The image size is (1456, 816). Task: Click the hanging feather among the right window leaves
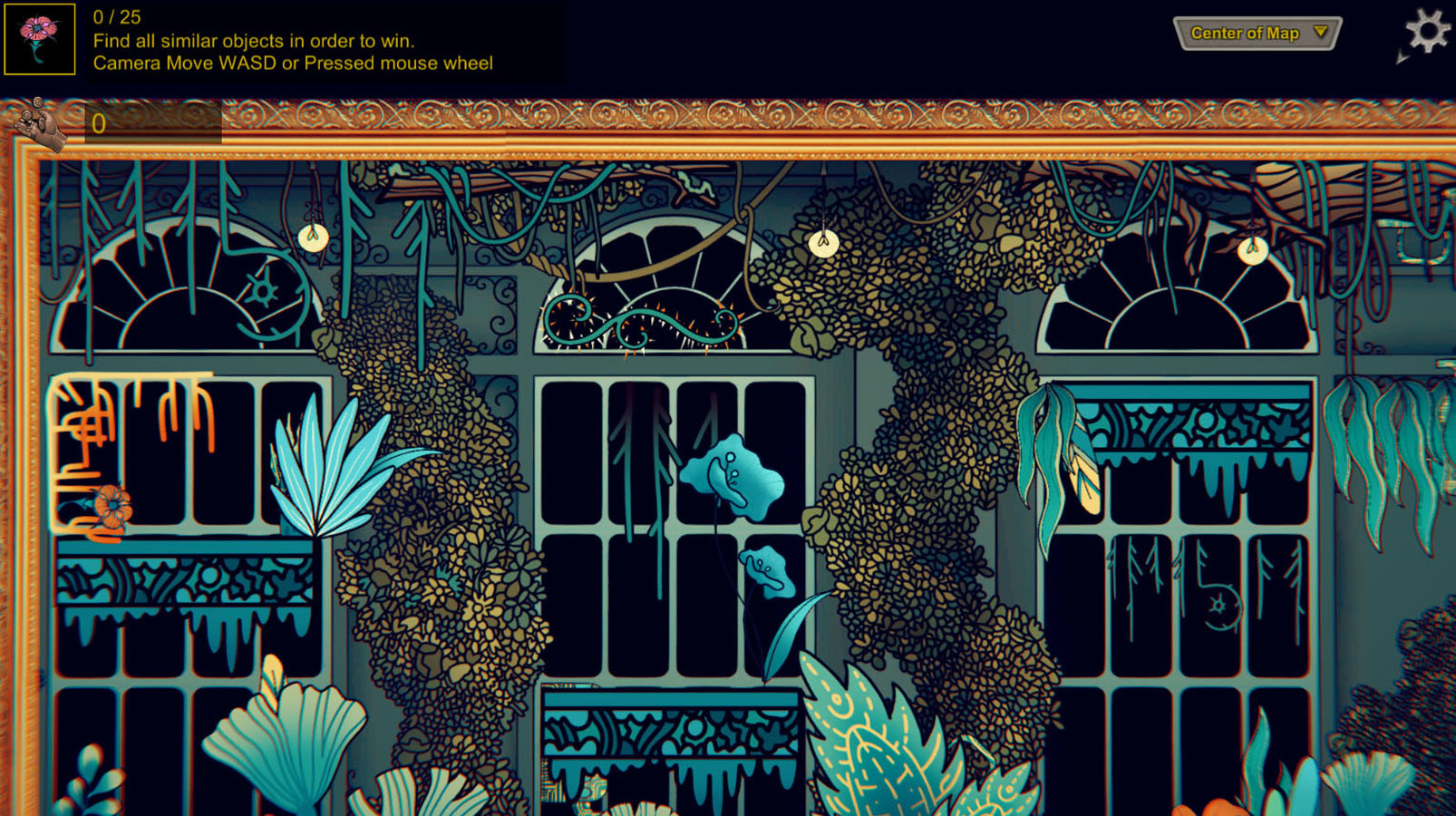(x=1086, y=478)
